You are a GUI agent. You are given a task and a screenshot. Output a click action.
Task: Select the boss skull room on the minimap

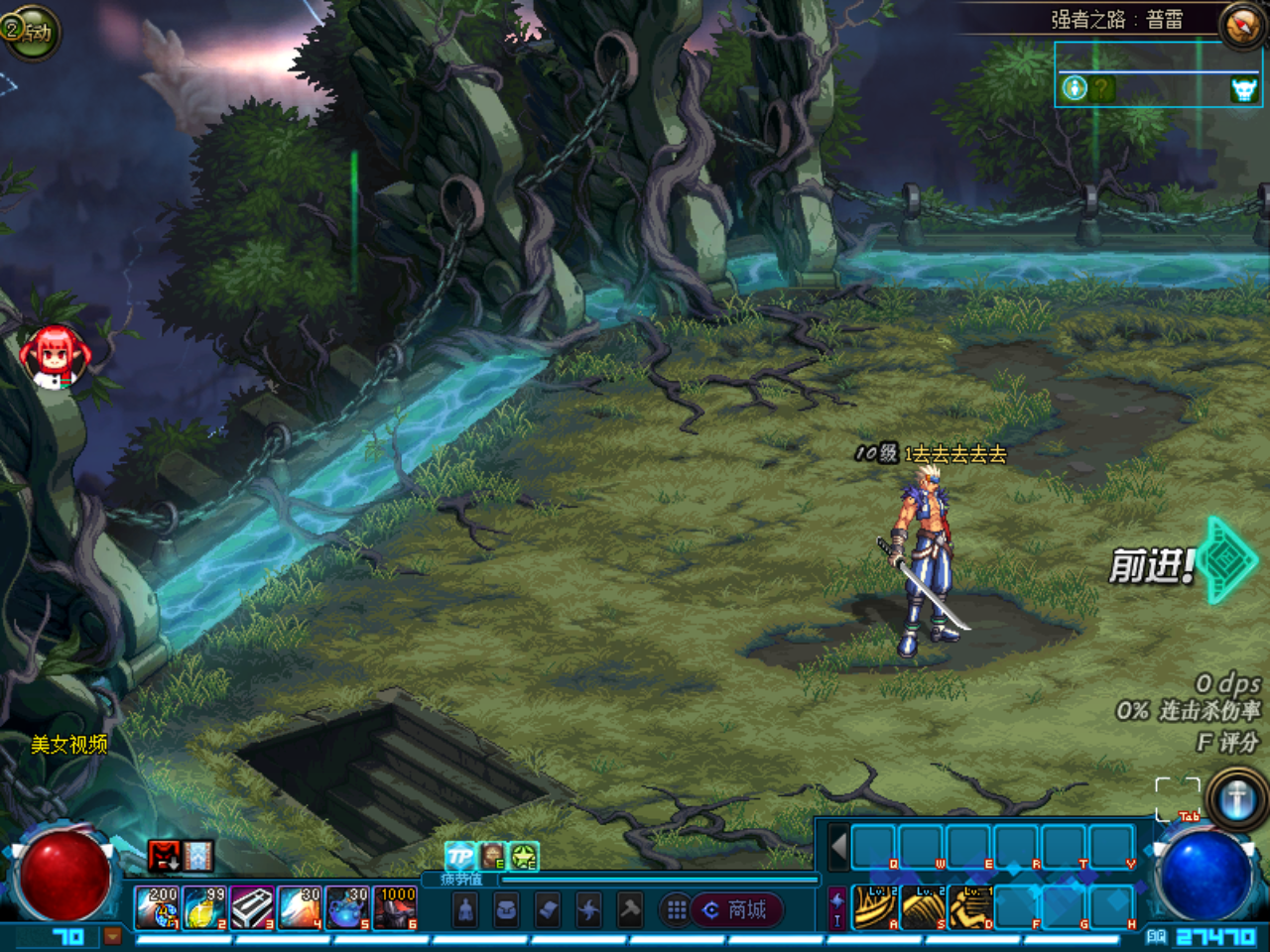1243,90
